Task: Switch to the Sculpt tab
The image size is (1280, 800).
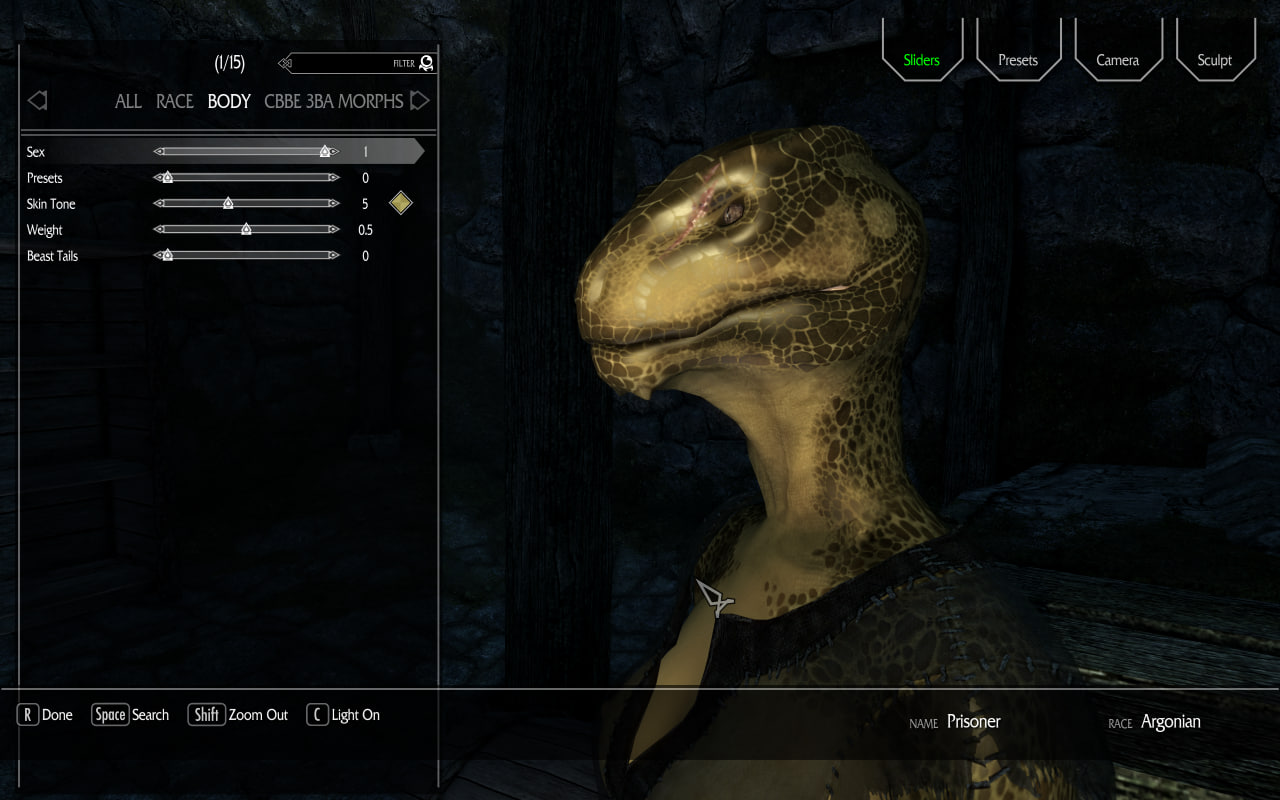Action: (x=1214, y=60)
